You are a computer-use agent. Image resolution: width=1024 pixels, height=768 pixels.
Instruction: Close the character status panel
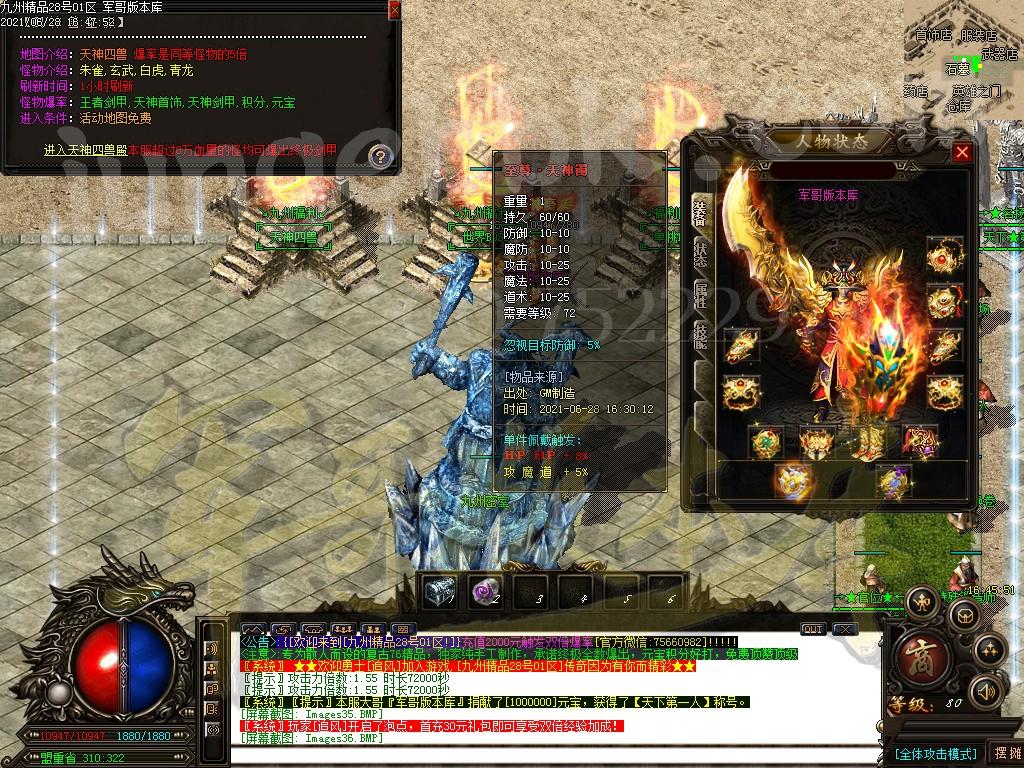[962, 152]
